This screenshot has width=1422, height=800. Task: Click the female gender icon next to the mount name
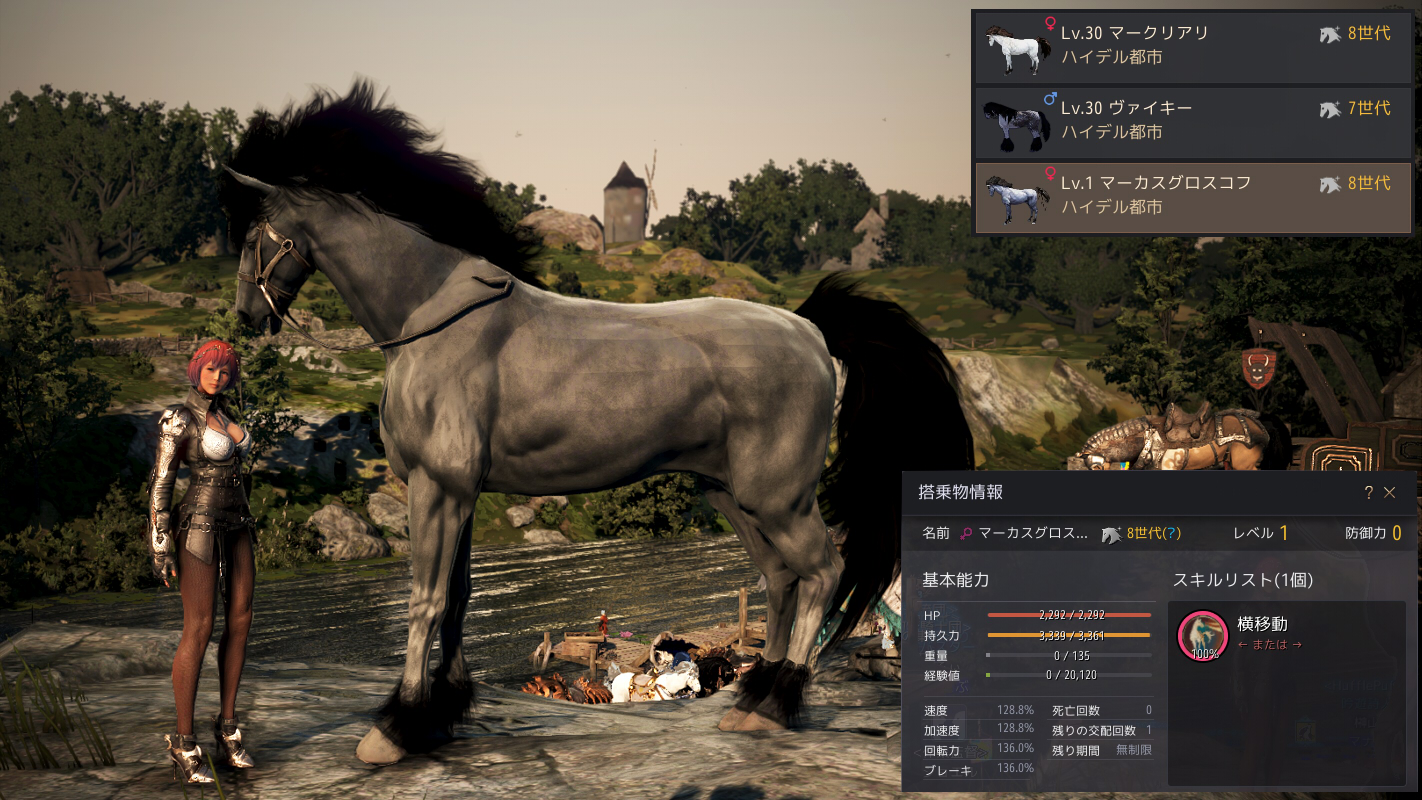[x=966, y=534]
